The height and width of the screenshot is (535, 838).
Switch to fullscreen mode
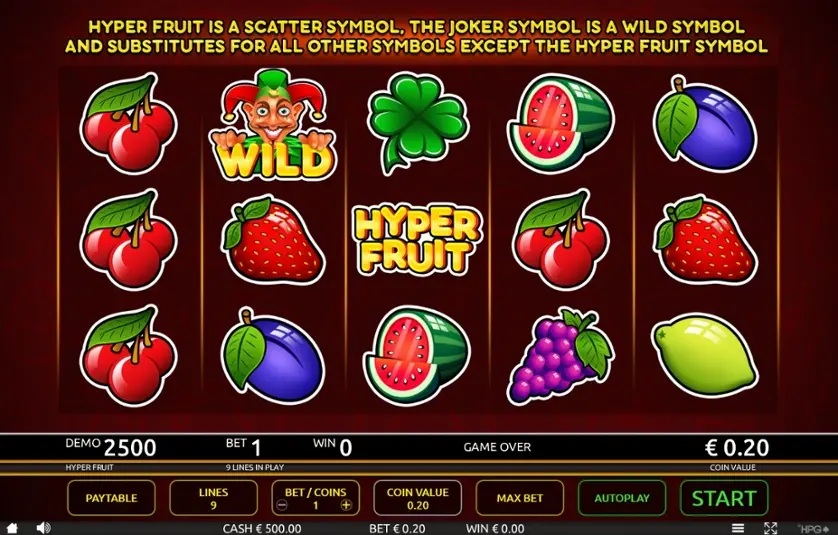[770, 528]
